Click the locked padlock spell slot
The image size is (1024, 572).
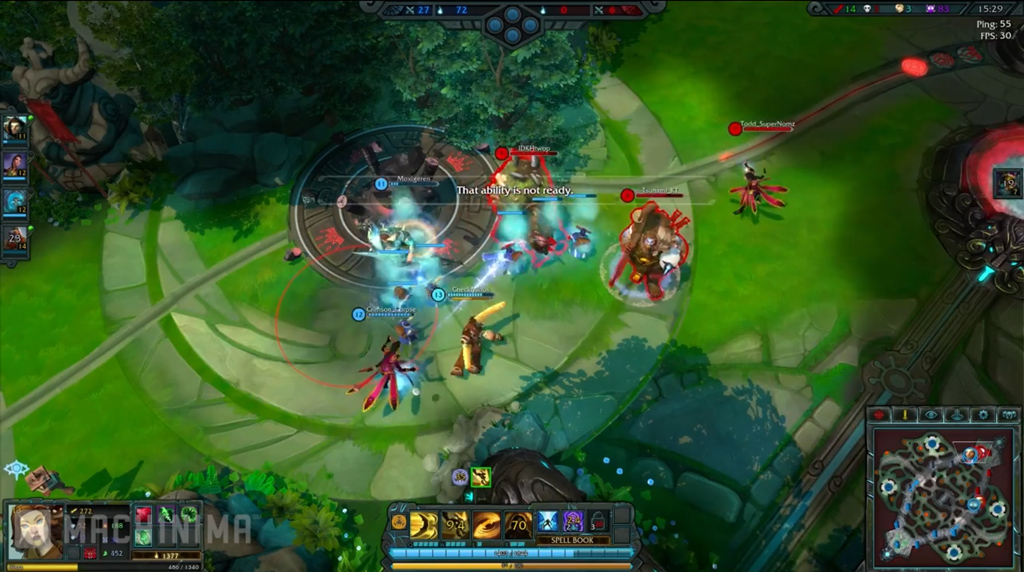[598, 521]
